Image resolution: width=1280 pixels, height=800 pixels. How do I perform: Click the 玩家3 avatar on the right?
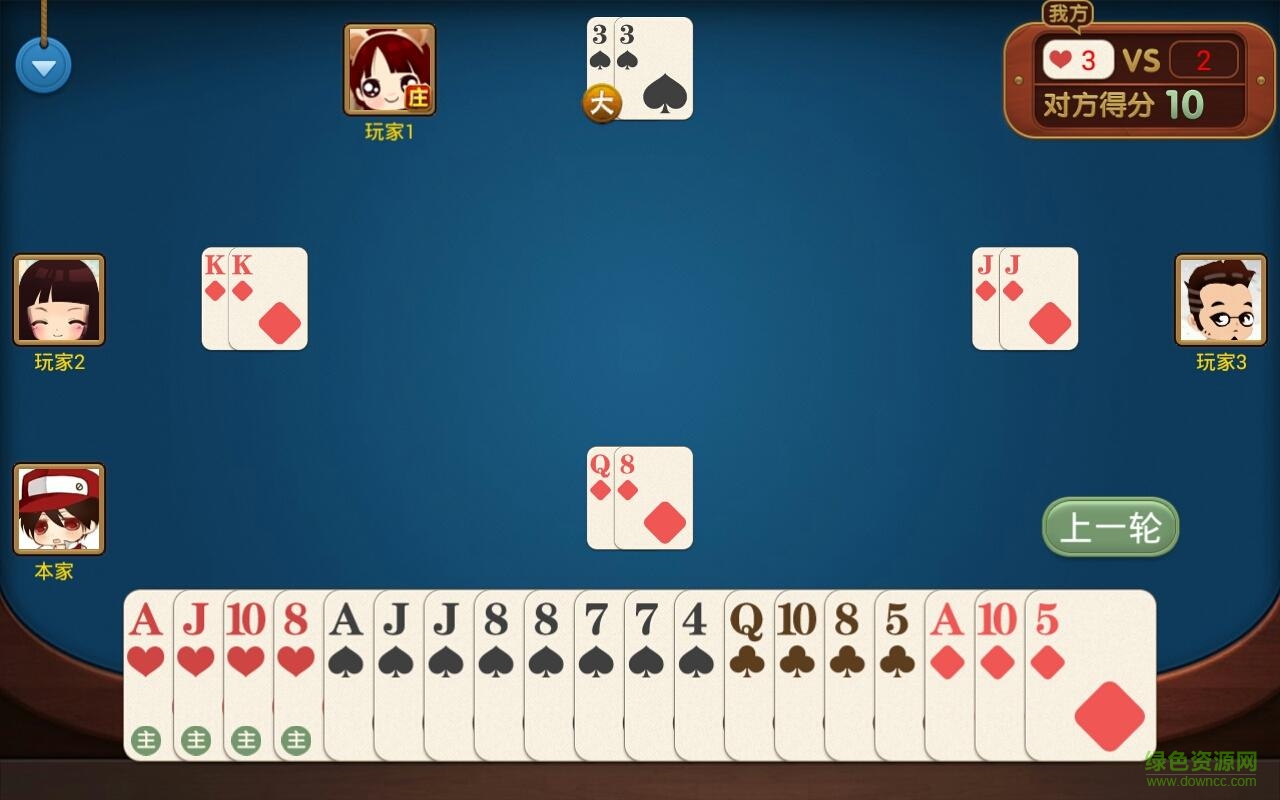[x=1222, y=300]
